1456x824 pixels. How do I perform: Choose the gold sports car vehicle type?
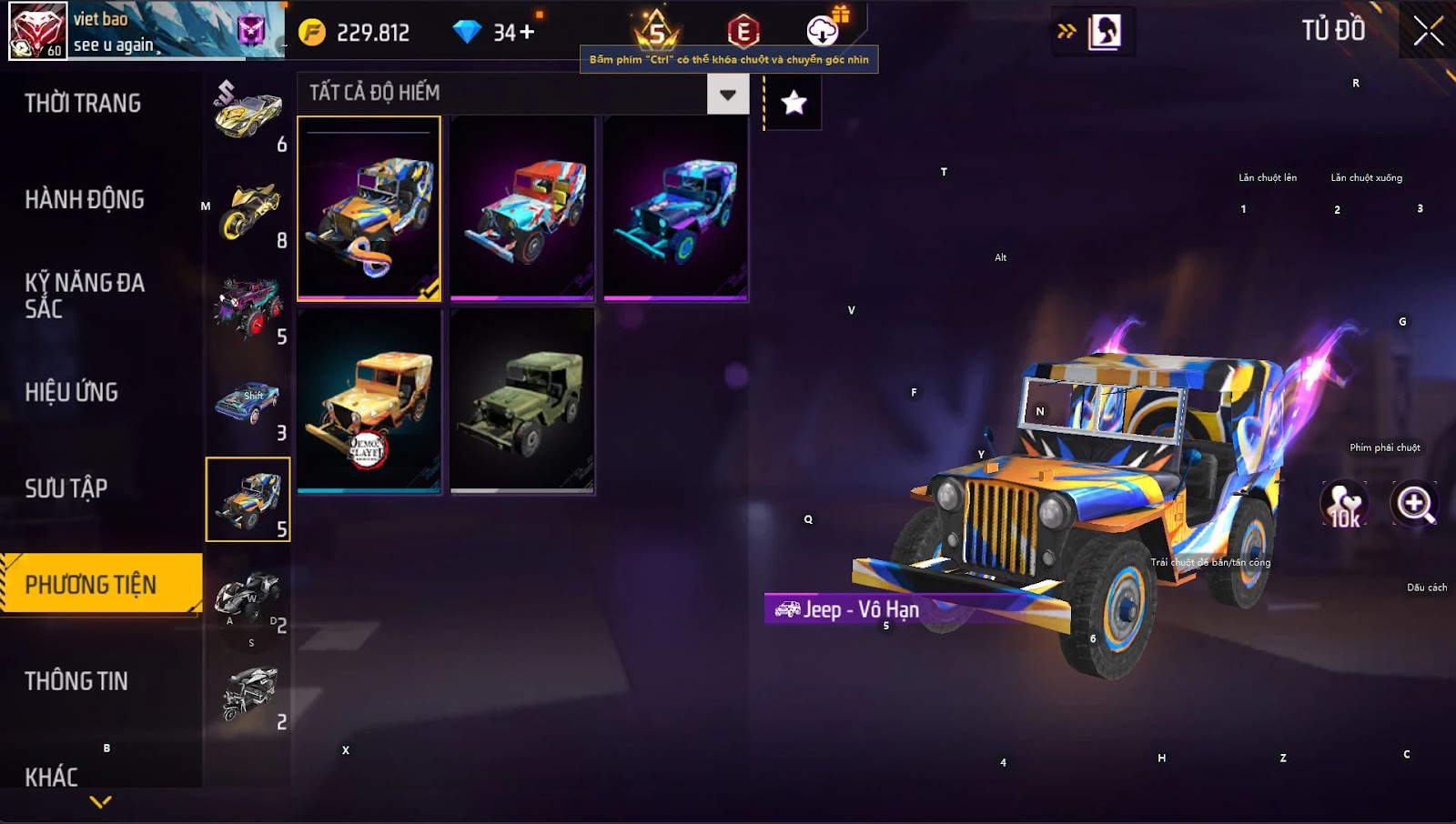tap(248, 115)
